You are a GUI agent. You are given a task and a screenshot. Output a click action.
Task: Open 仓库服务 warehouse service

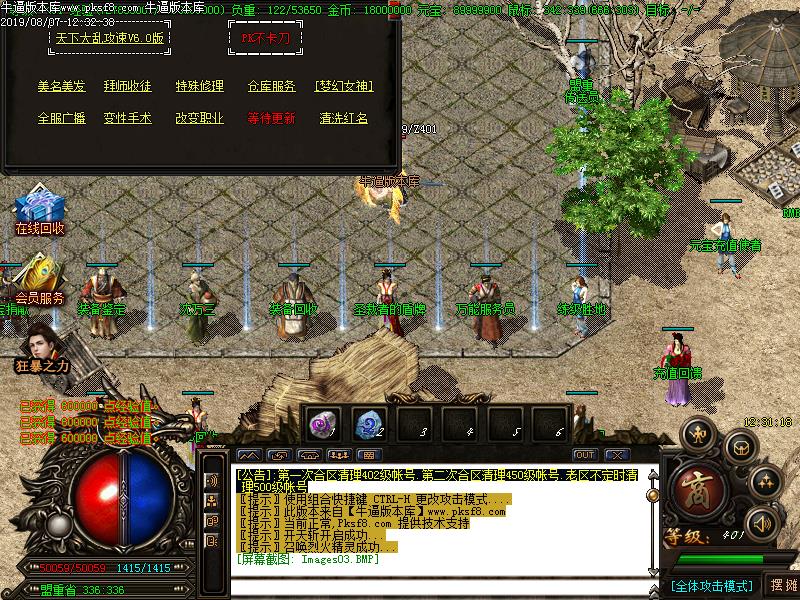tap(272, 87)
